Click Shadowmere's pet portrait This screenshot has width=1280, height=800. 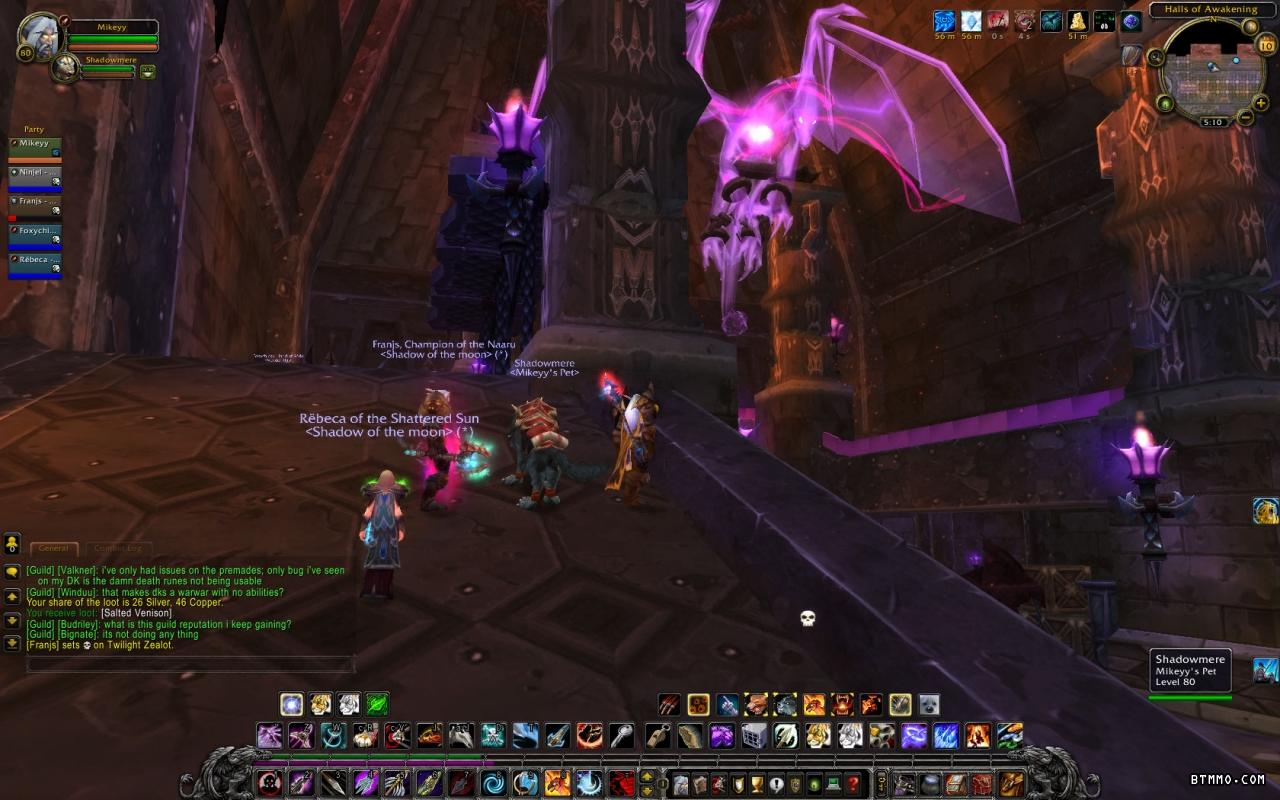point(65,68)
